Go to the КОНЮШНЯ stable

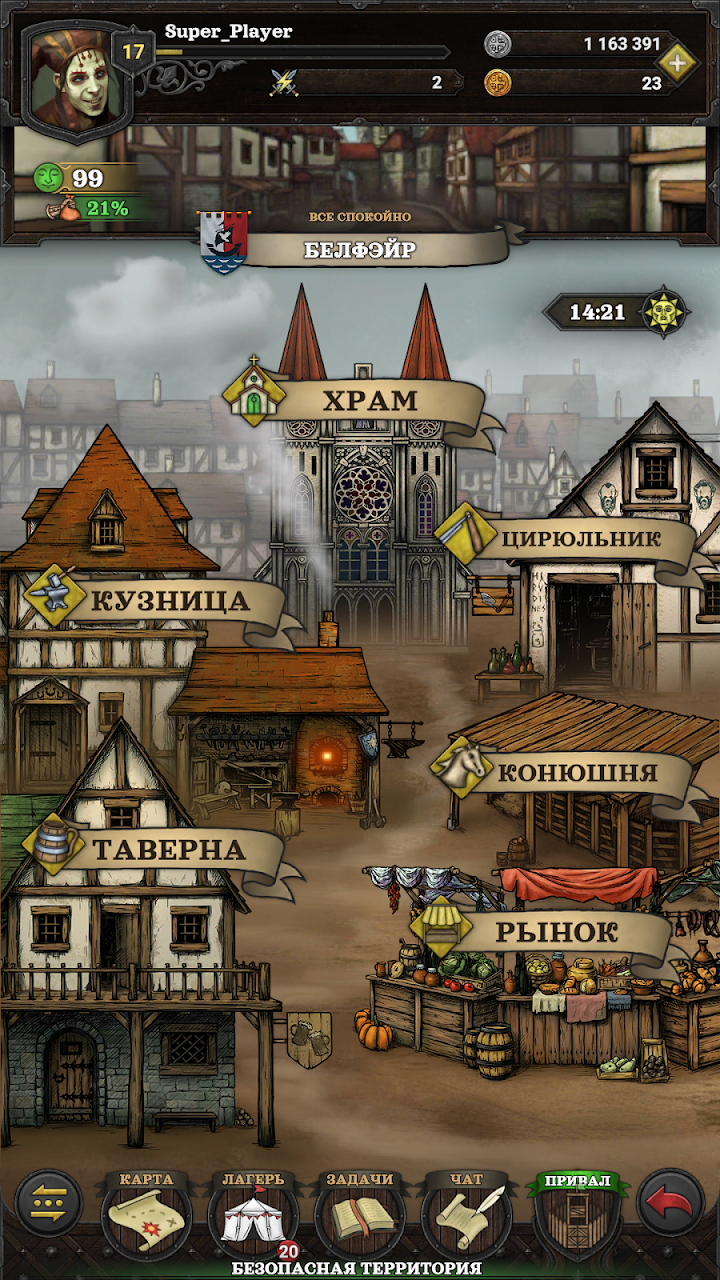[575, 773]
